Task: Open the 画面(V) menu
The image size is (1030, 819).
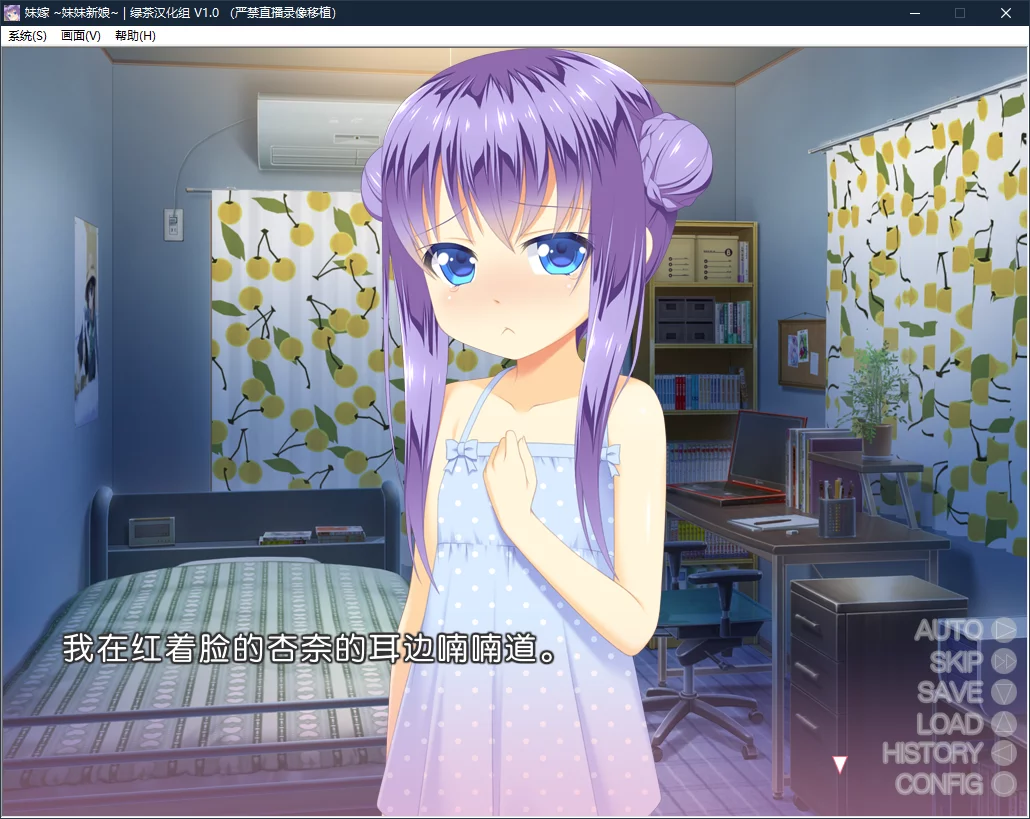Action: coord(80,36)
